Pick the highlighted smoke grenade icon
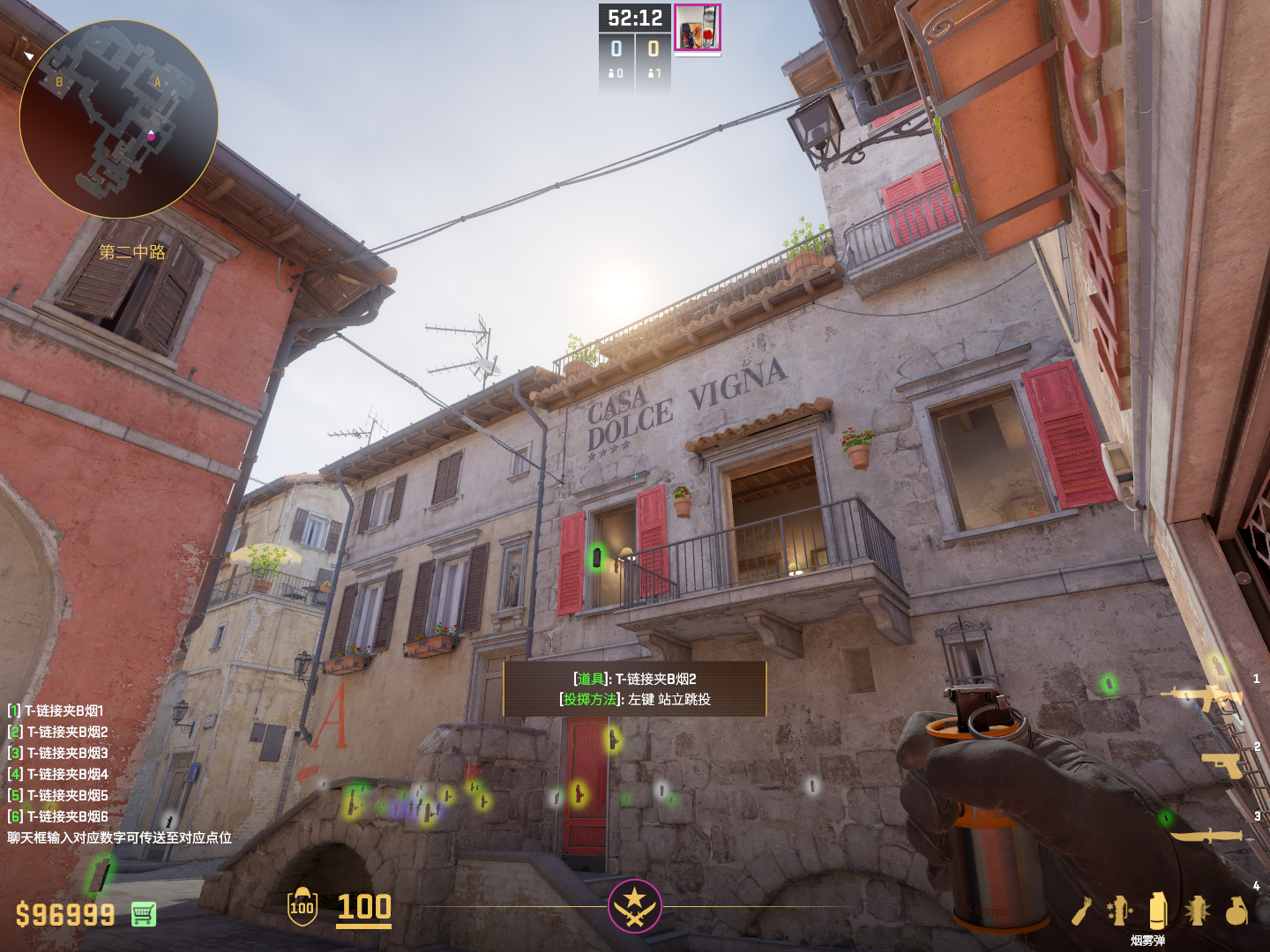This screenshot has height=952, width=1270. pyautogui.click(x=1158, y=911)
